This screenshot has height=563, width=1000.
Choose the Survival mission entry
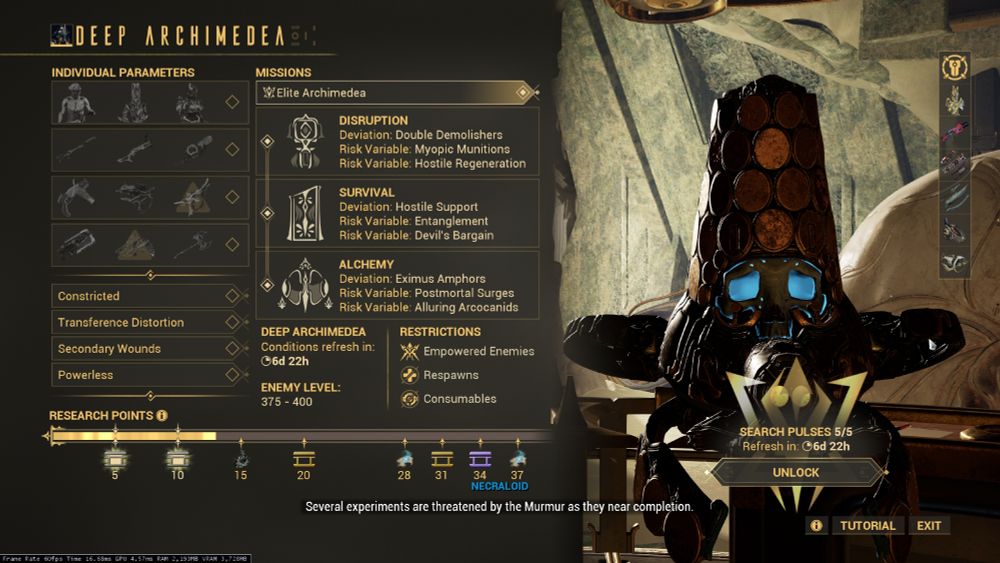pos(398,213)
